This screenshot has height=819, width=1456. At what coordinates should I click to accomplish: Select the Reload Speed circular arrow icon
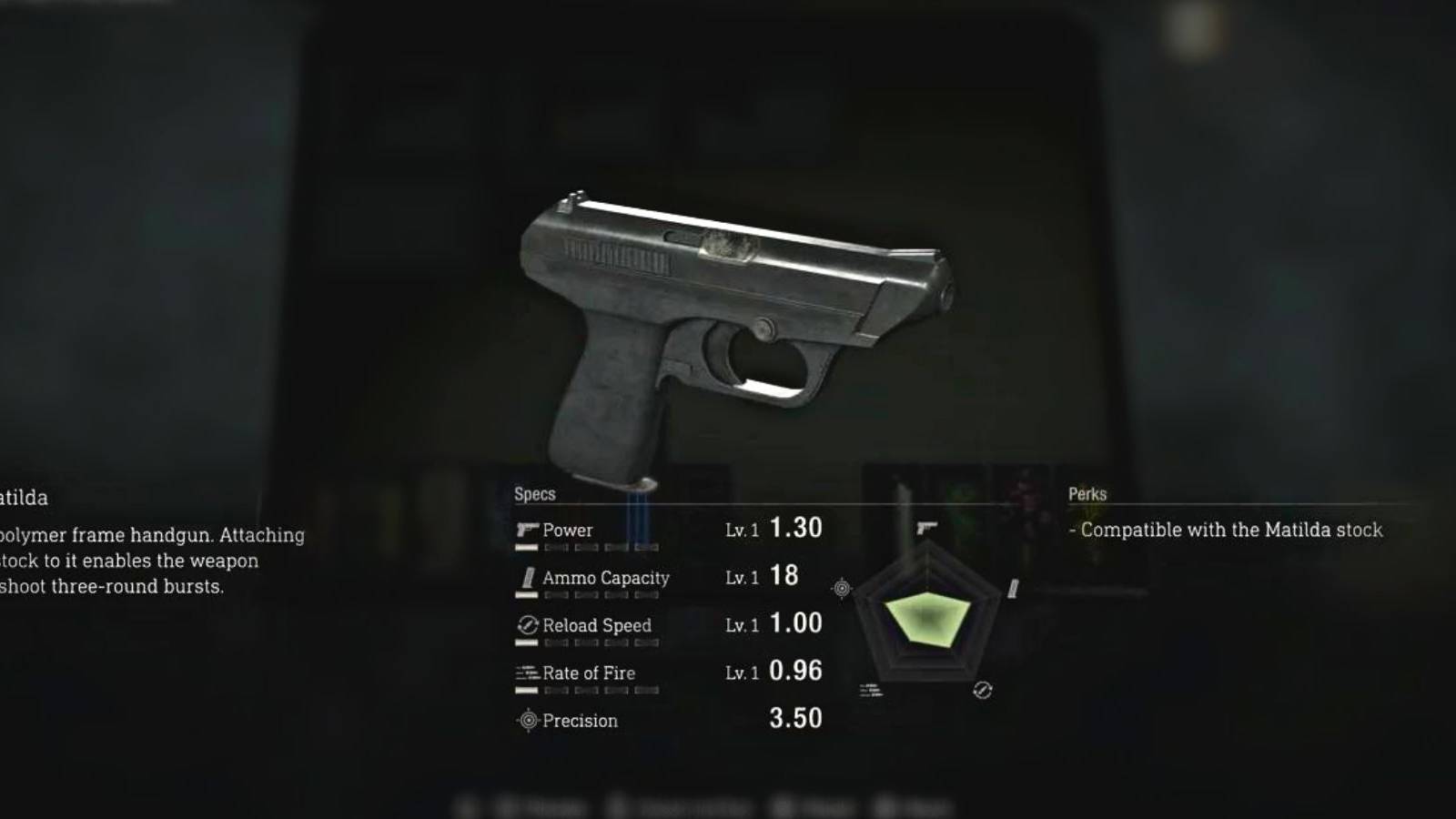tap(526, 625)
